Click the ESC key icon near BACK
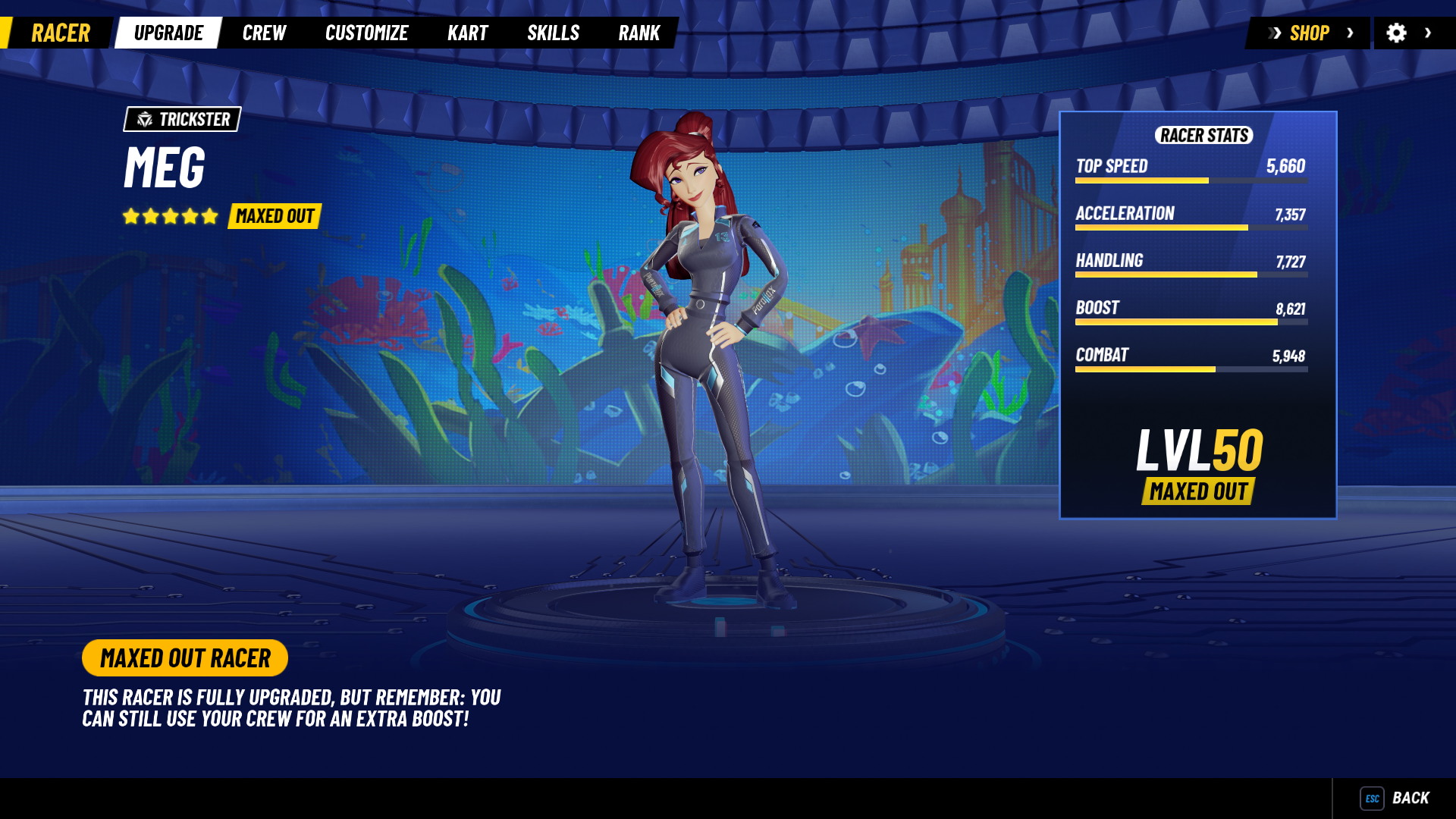 pyautogui.click(x=1371, y=798)
